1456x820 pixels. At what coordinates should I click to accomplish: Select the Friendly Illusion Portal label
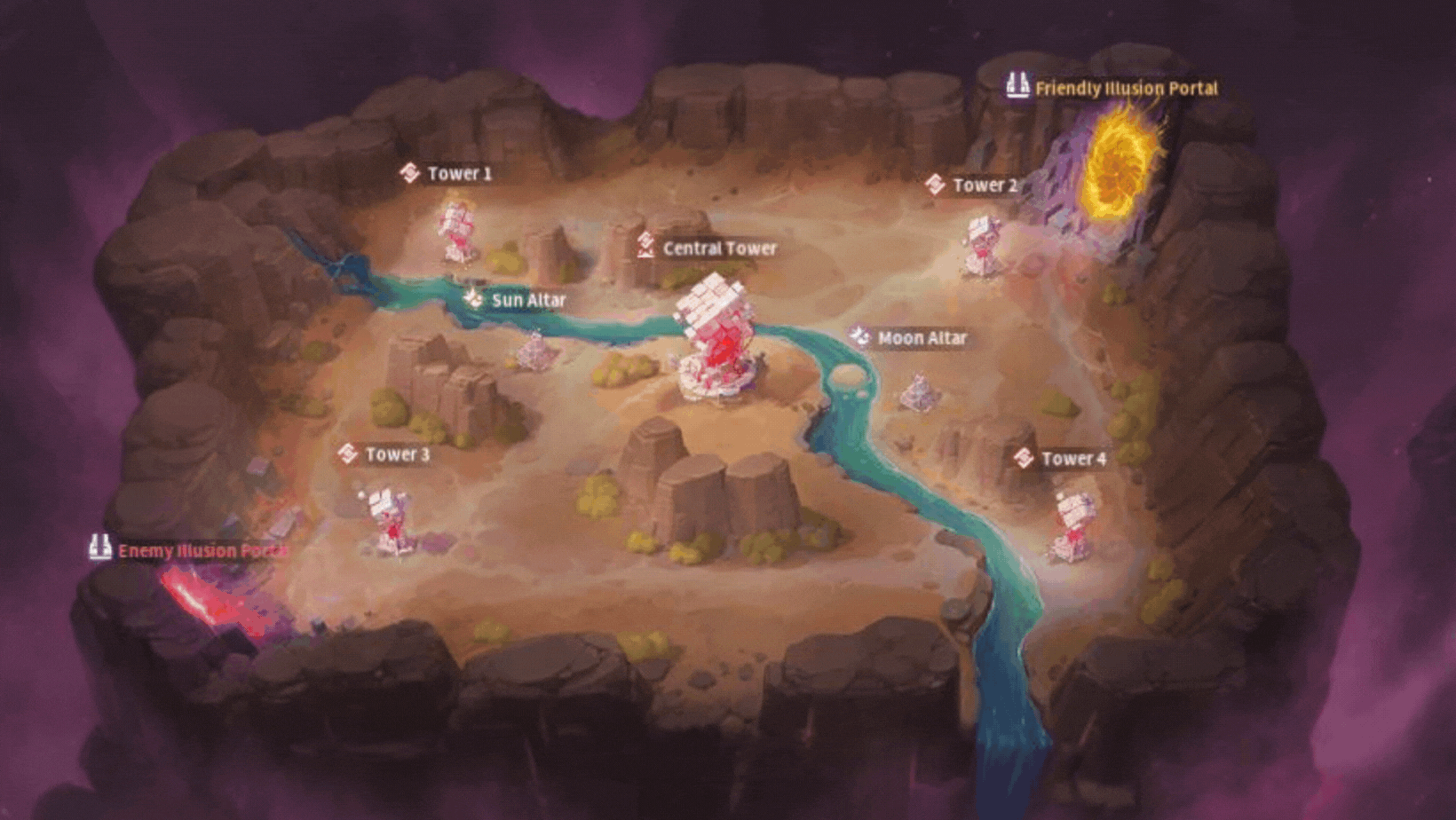1112,88
